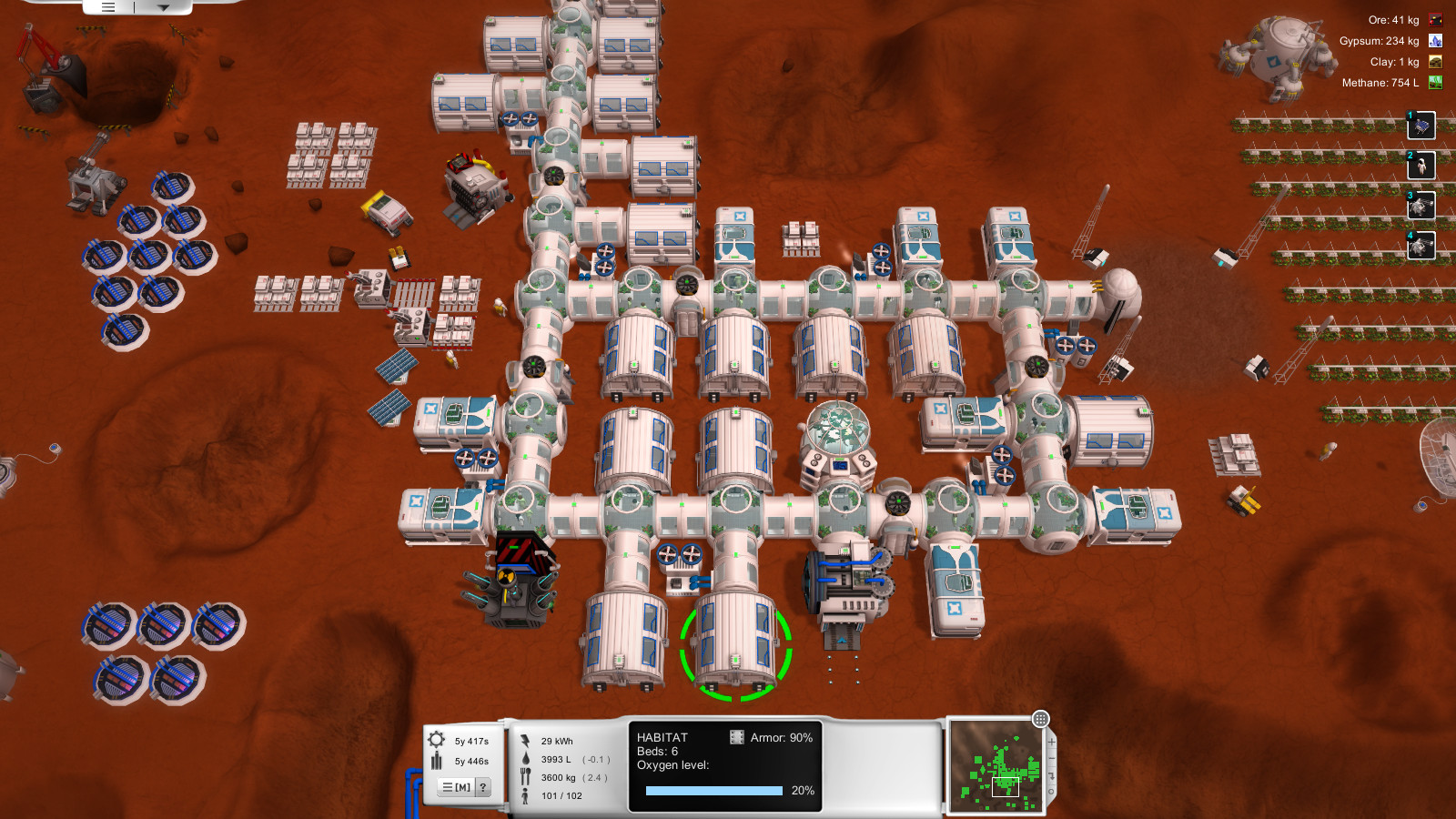Click the water droplet icon showing 3993 L
Viewport: 1456px width, 819px height.
[x=526, y=761]
